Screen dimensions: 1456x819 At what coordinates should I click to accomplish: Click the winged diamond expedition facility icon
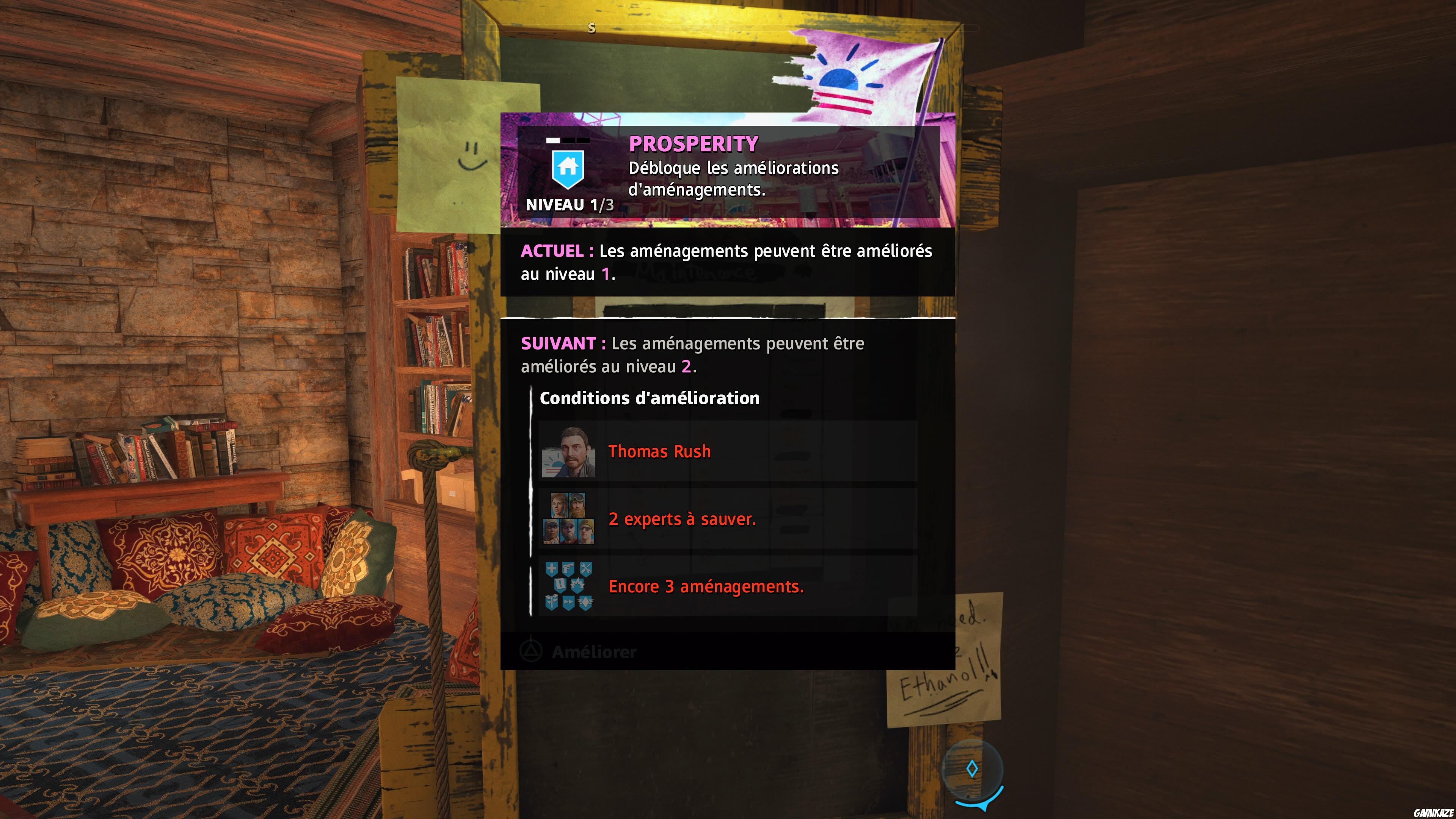(585, 602)
